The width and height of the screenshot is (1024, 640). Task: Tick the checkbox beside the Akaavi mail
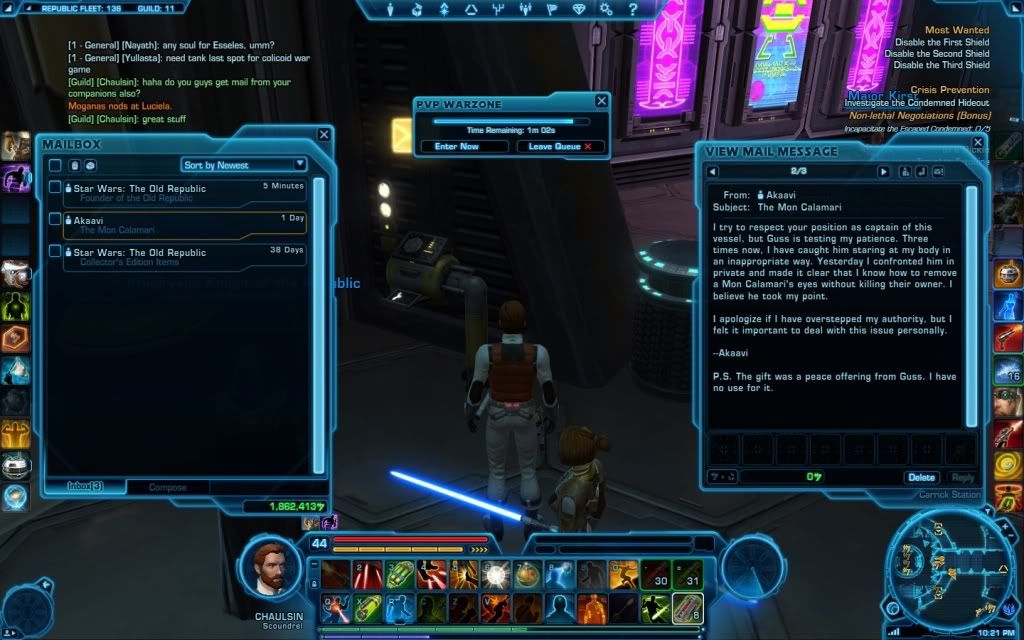click(55, 219)
